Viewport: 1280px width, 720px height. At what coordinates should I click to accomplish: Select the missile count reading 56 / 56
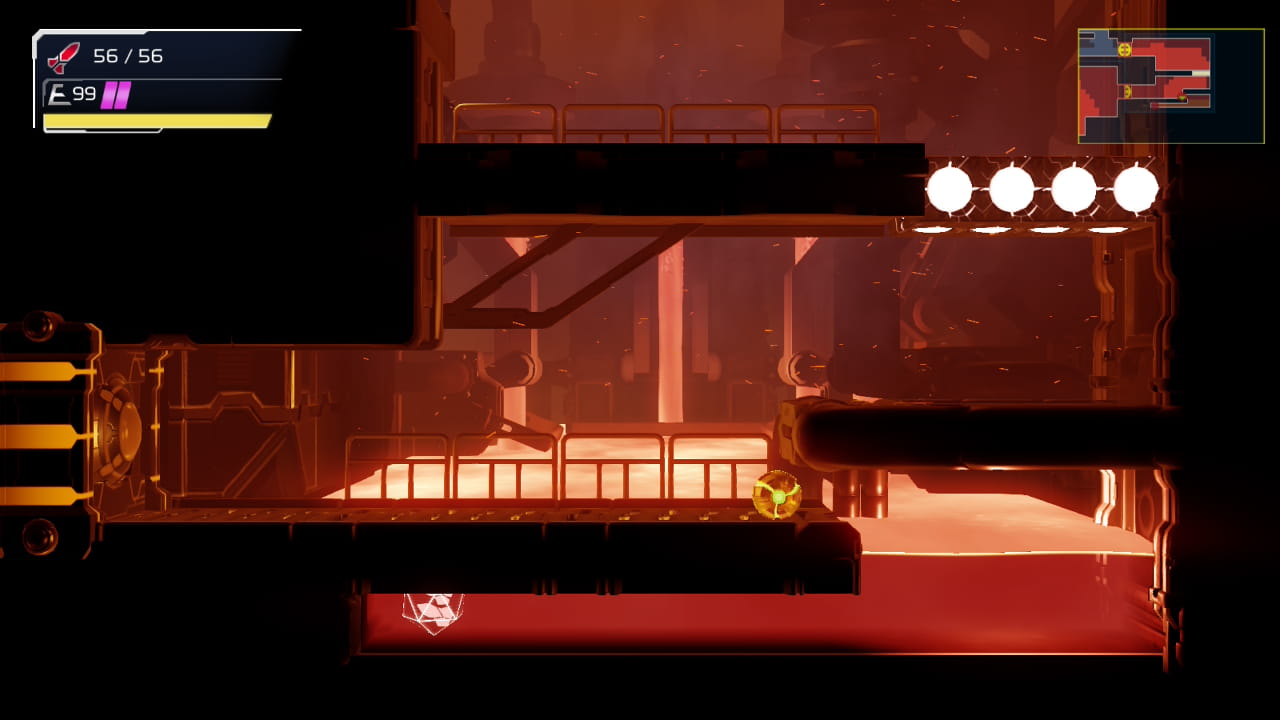point(130,57)
